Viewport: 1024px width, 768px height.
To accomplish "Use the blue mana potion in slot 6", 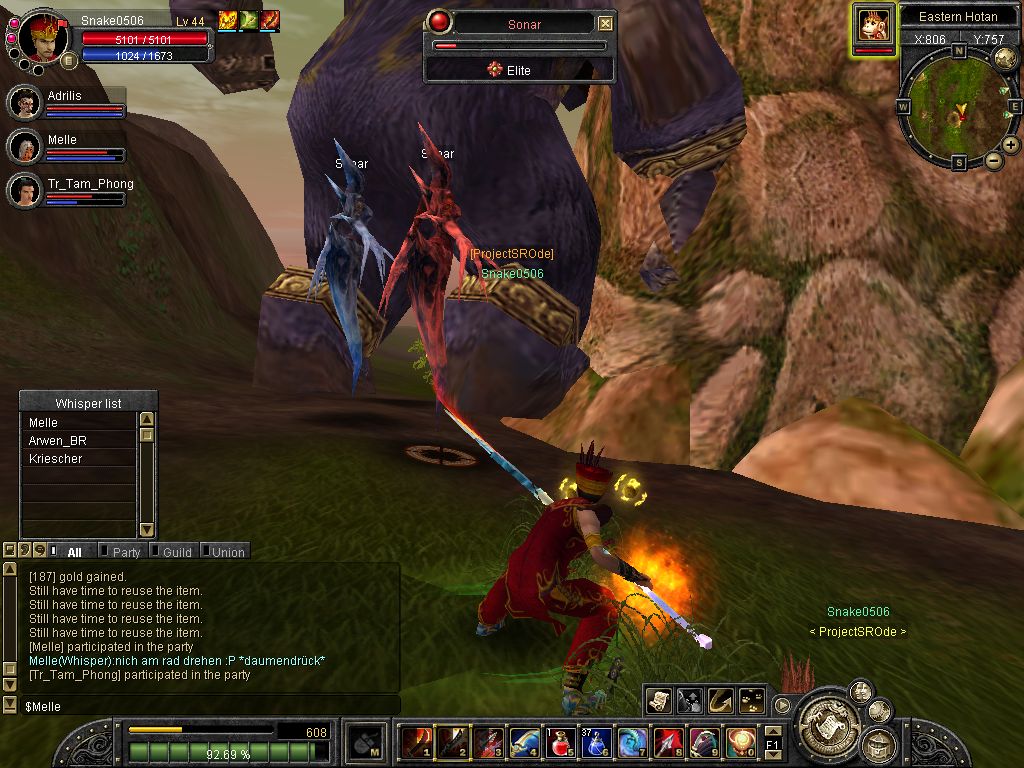I will pos(596,742).
